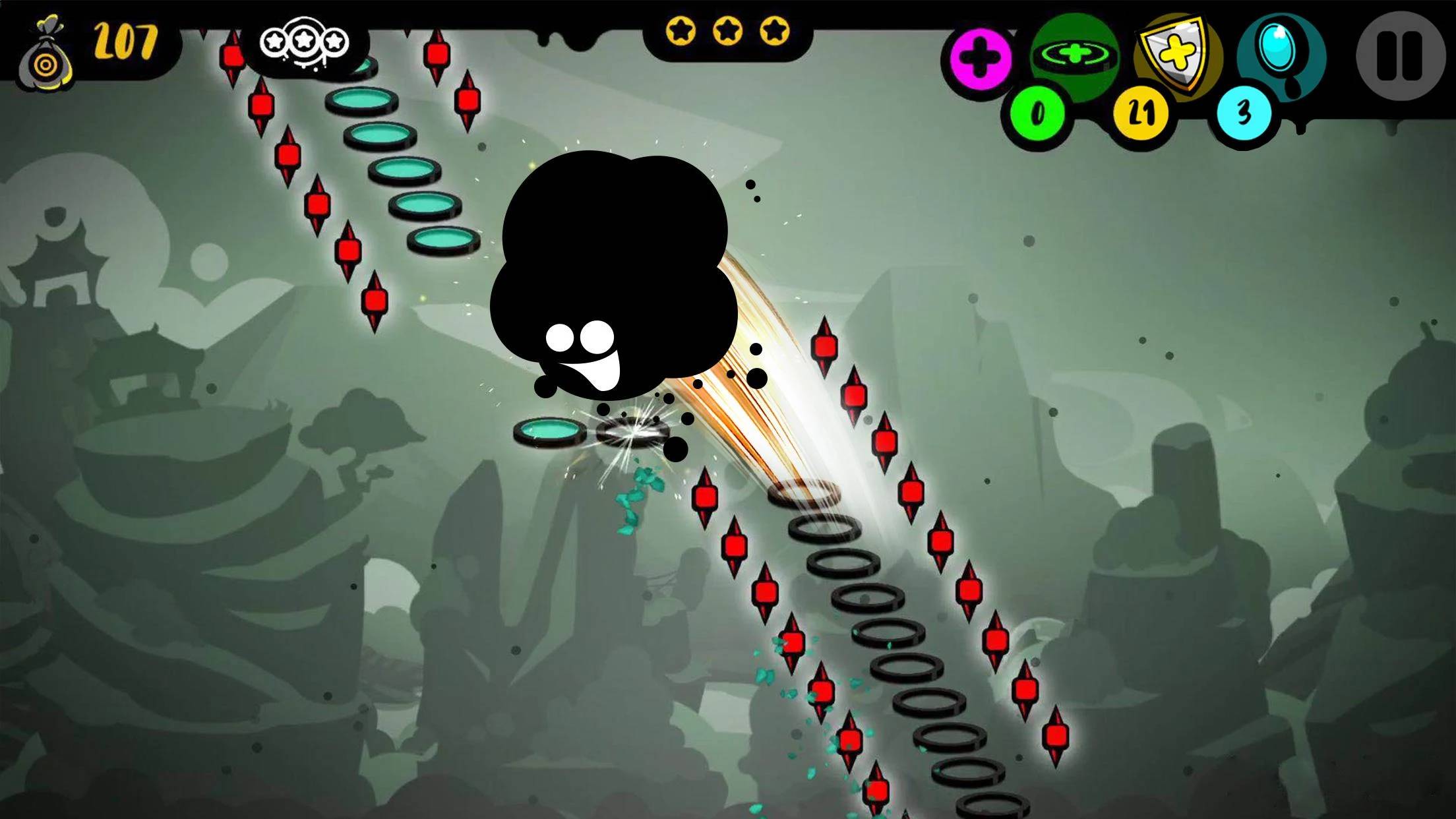Pause the game
The height and width of the screenshot is (819, 1456).
[1400, 55]
